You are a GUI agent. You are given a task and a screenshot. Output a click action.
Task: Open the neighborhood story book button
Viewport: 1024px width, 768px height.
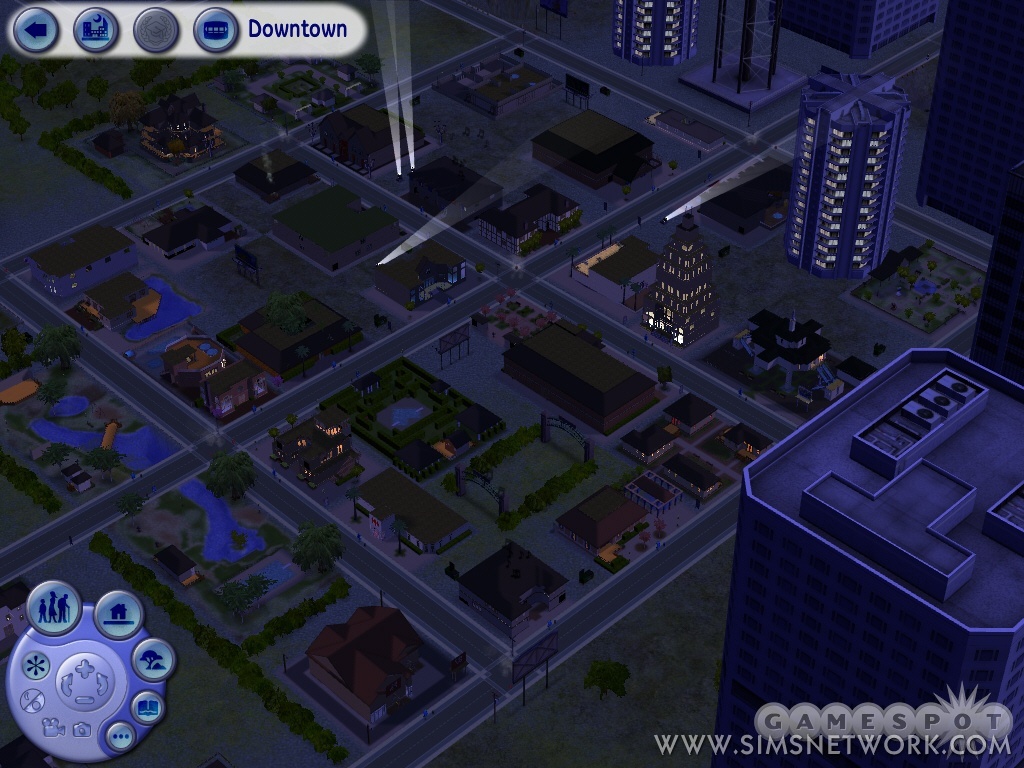(x=147, y=706)
